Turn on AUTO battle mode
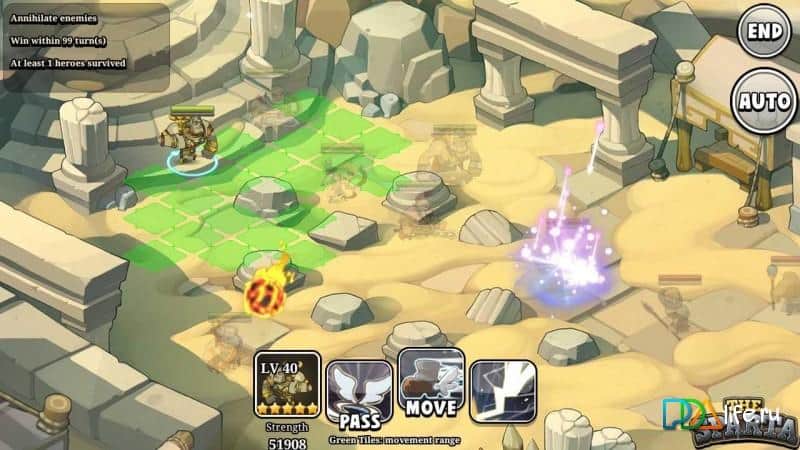Viewport: 800px width, 450px height. click(x=765, y=100)
